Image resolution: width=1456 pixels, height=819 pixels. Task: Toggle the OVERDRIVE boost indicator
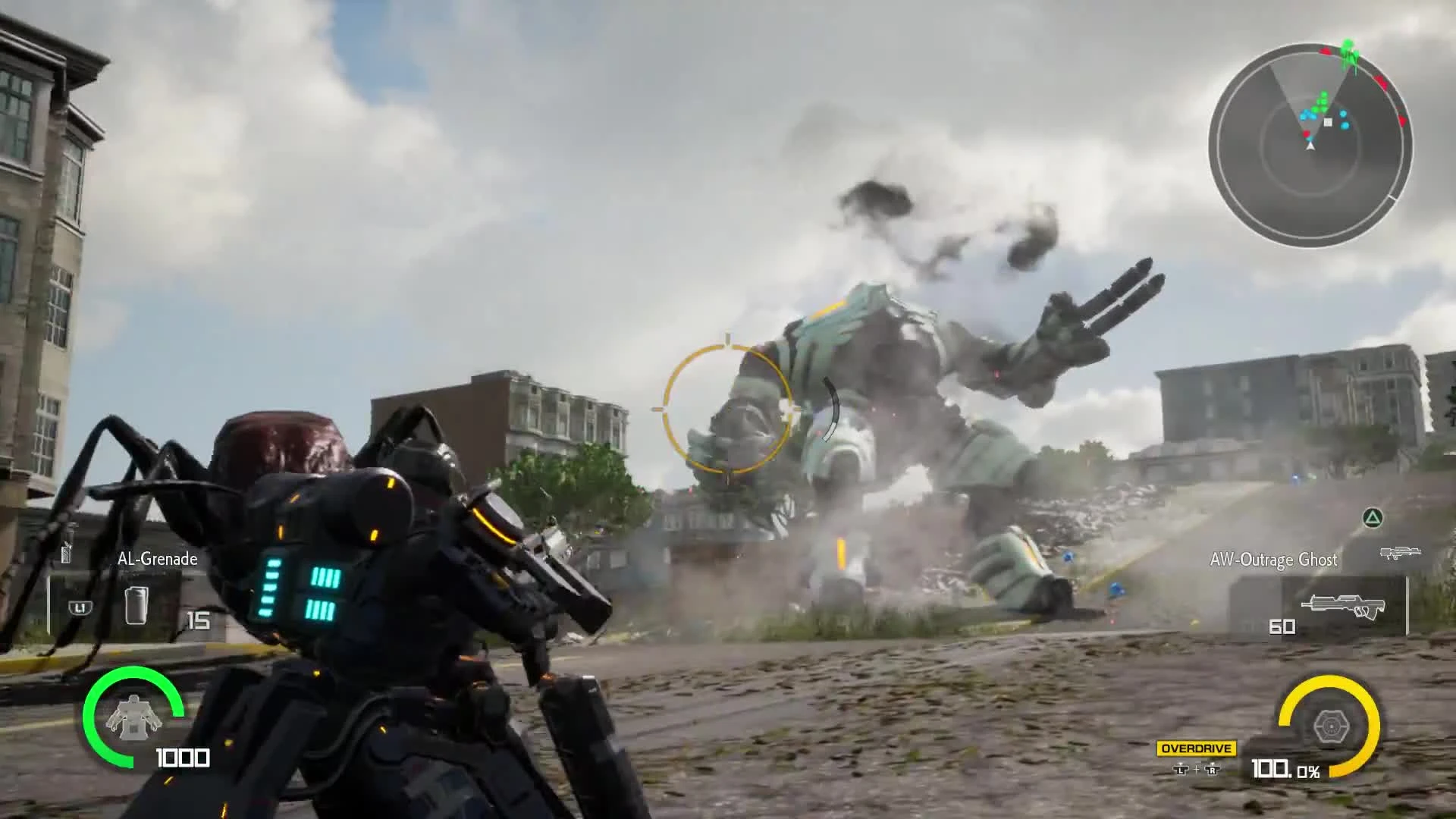[x=1197, y=748]
